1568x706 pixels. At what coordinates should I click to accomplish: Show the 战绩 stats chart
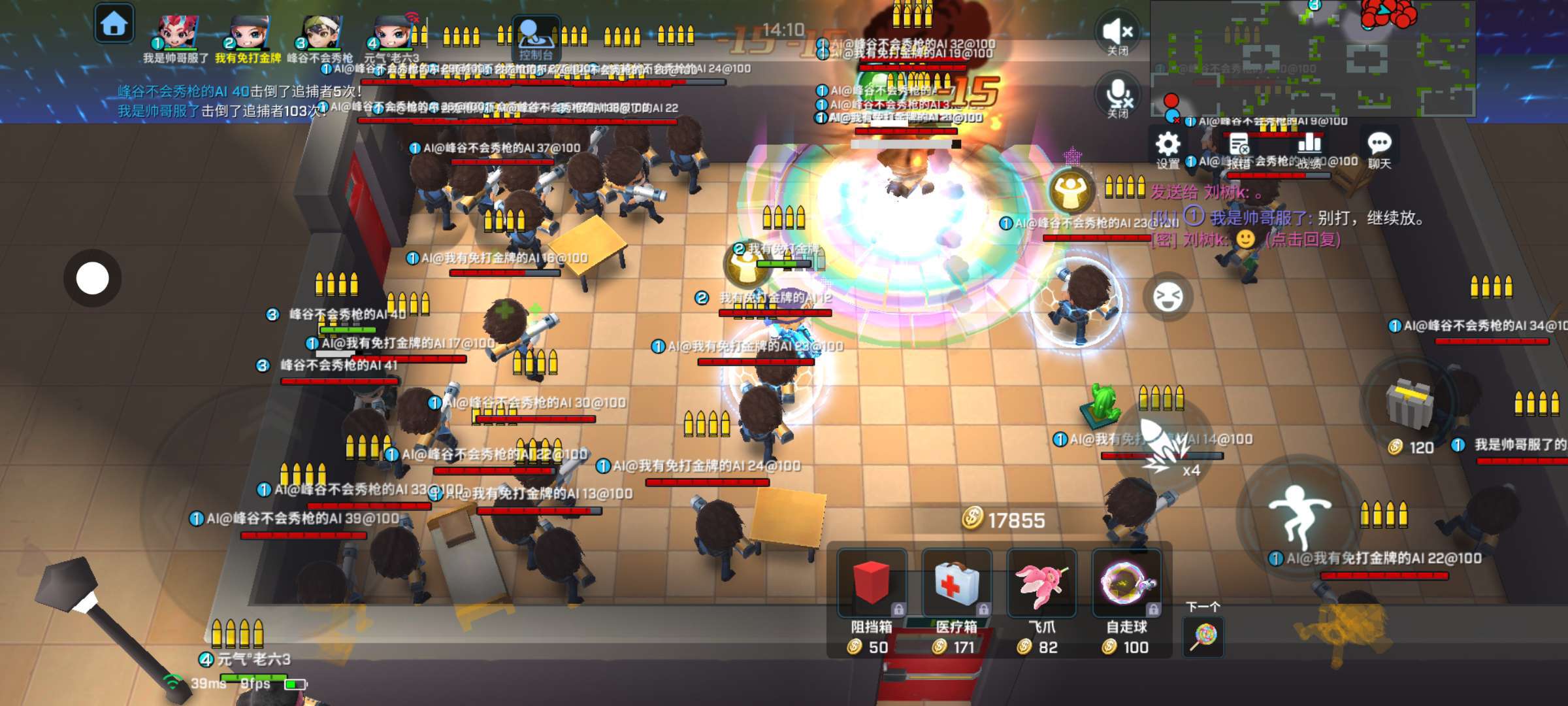coord(1309,148)
